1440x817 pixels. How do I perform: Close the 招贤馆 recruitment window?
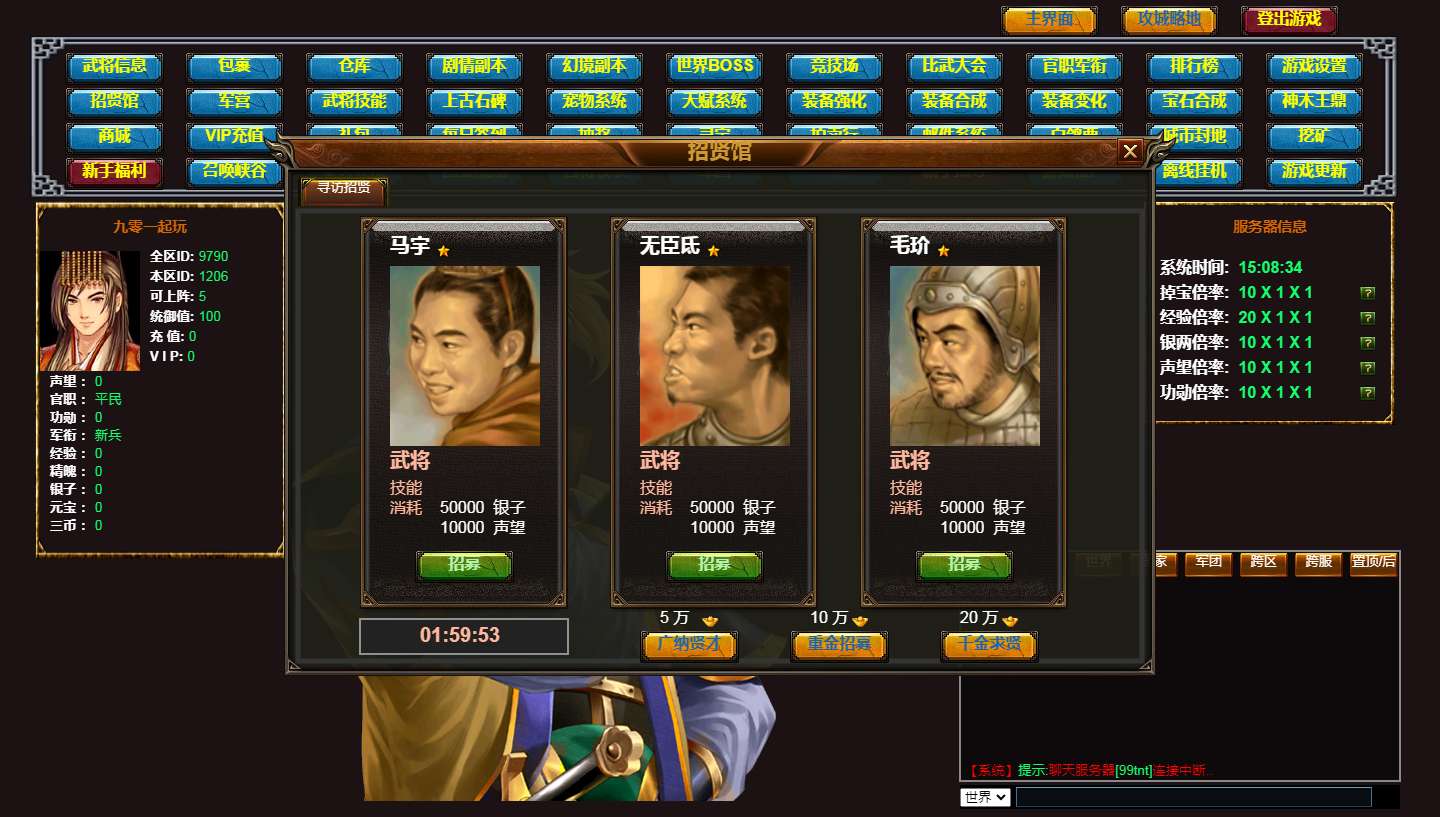pos(1130,151)
